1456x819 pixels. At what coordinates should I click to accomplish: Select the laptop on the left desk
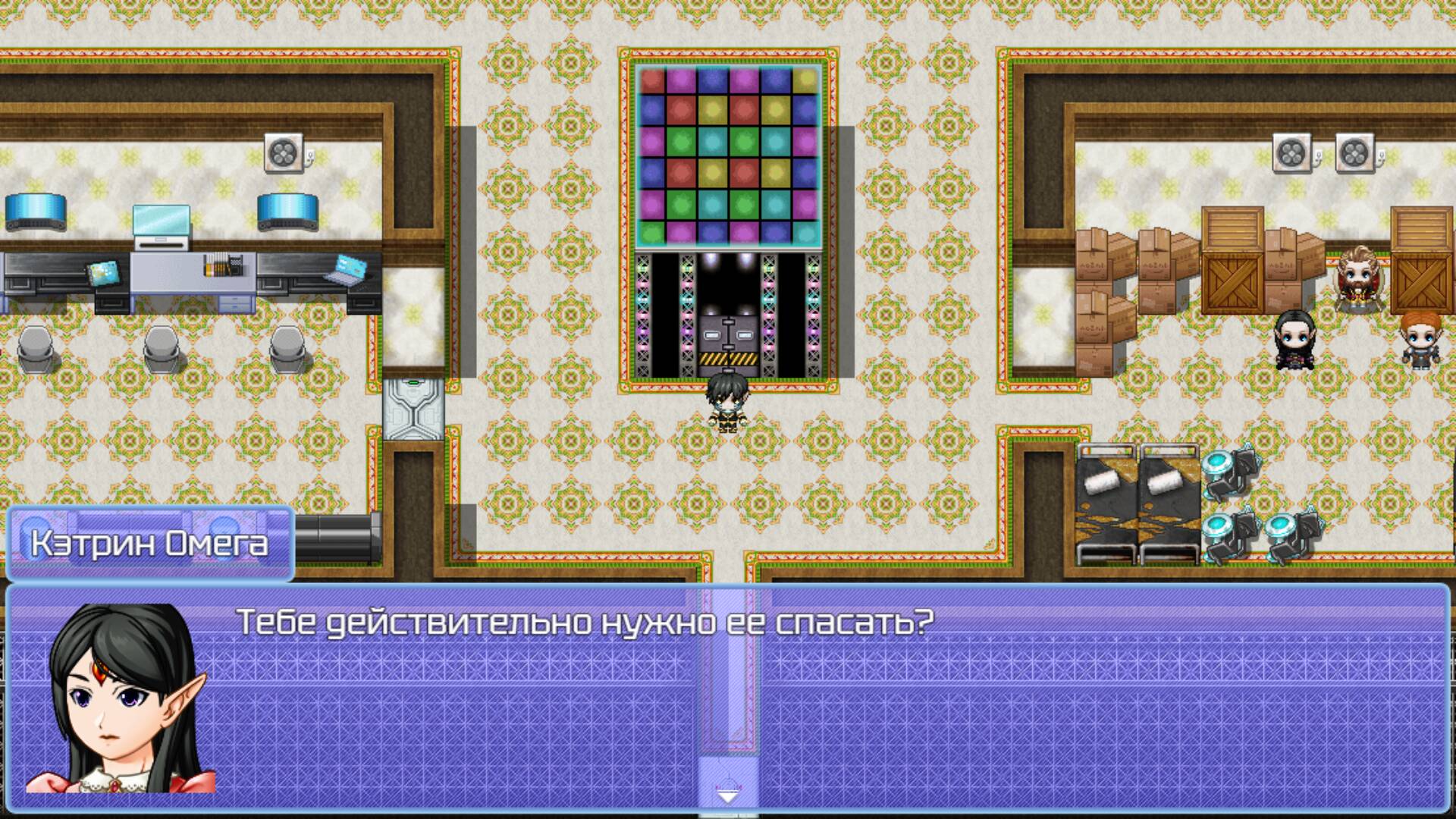(347, 273)
